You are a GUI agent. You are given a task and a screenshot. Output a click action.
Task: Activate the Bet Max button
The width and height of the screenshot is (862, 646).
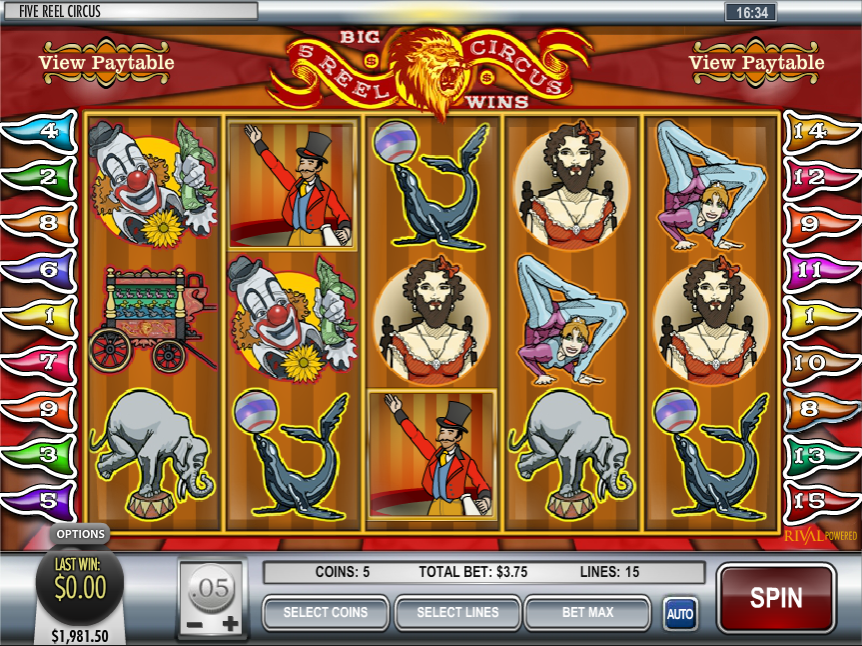587,612
